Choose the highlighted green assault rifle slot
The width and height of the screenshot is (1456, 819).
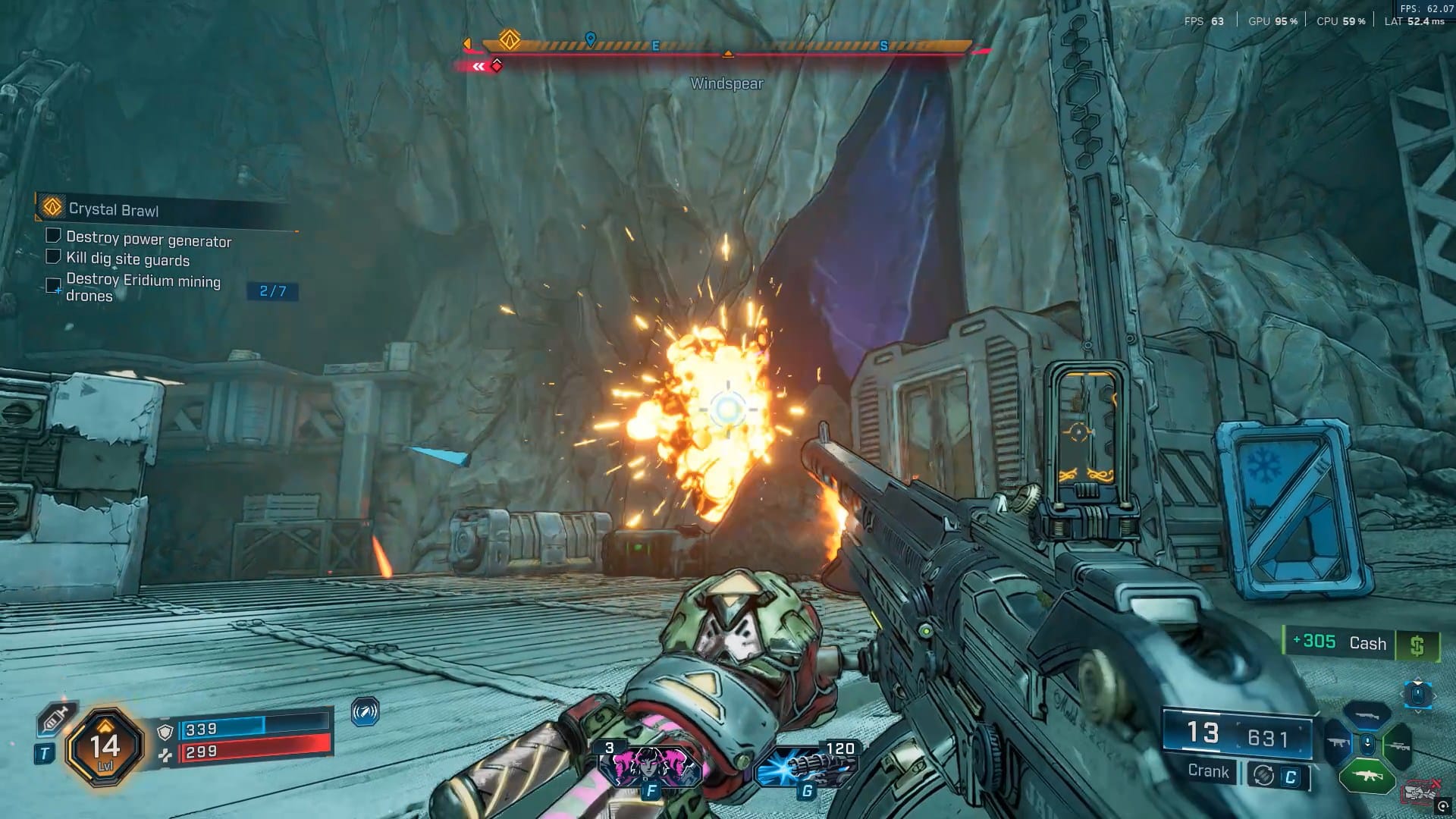(x=1367, y=776)
